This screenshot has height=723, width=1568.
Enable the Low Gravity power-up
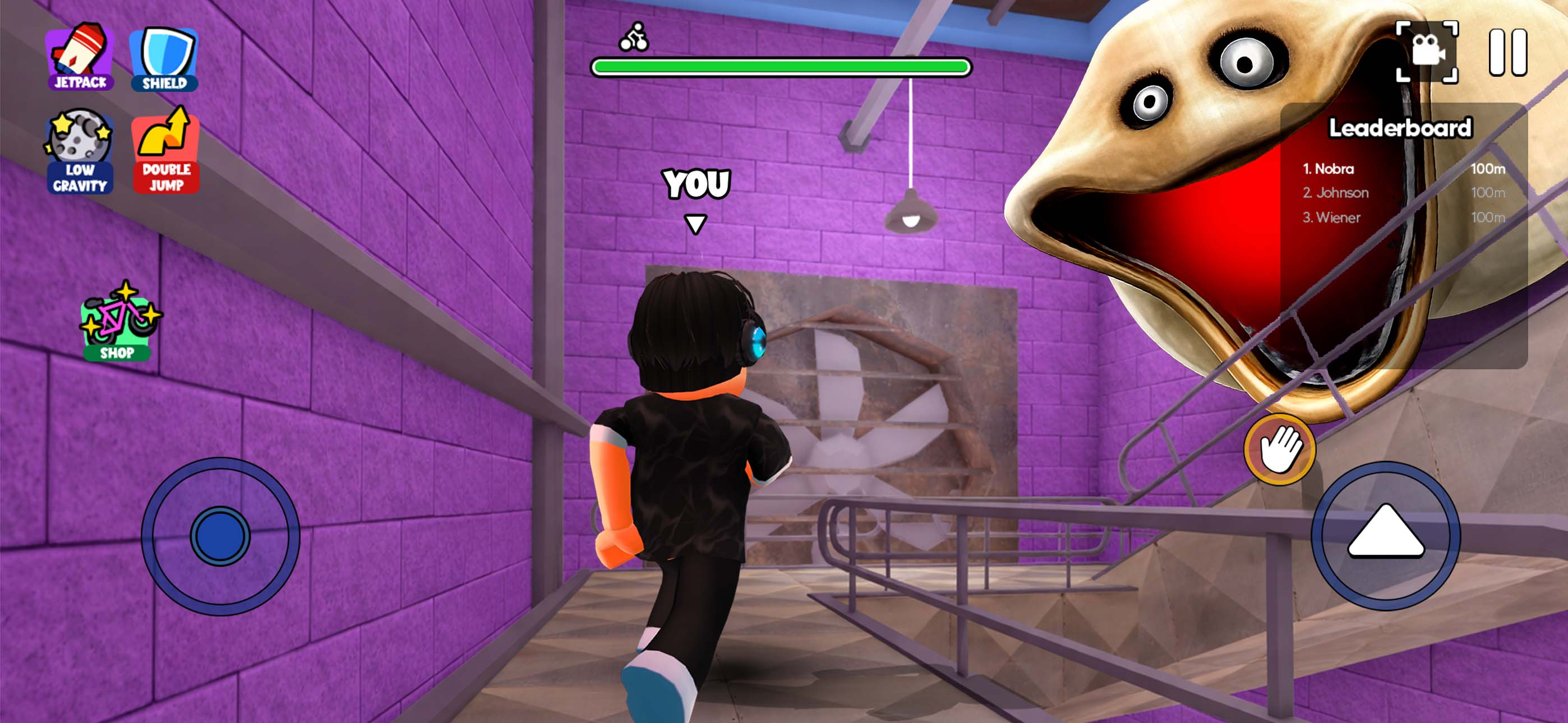[x=79, y=151]
